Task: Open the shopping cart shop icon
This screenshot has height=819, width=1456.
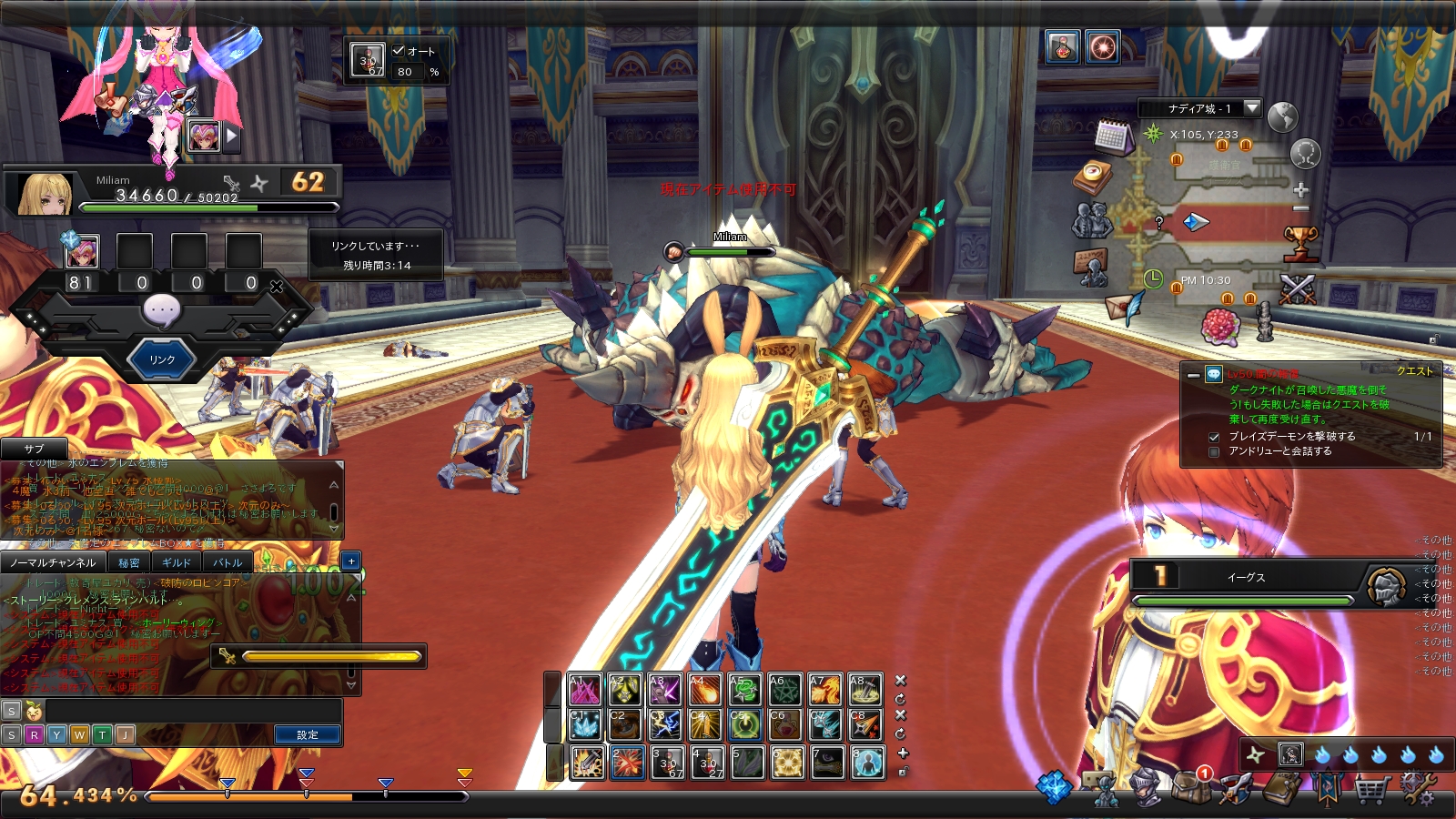Action: (x=1371, y=790)
